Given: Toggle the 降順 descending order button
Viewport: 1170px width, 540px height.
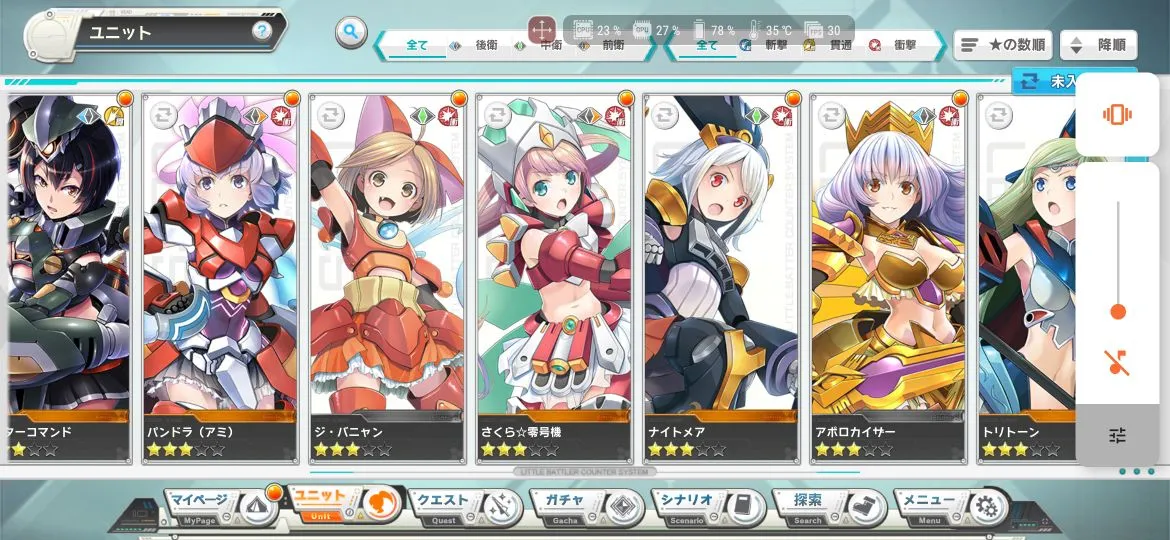Looking at the screenshot, I should coord(1098,45).
